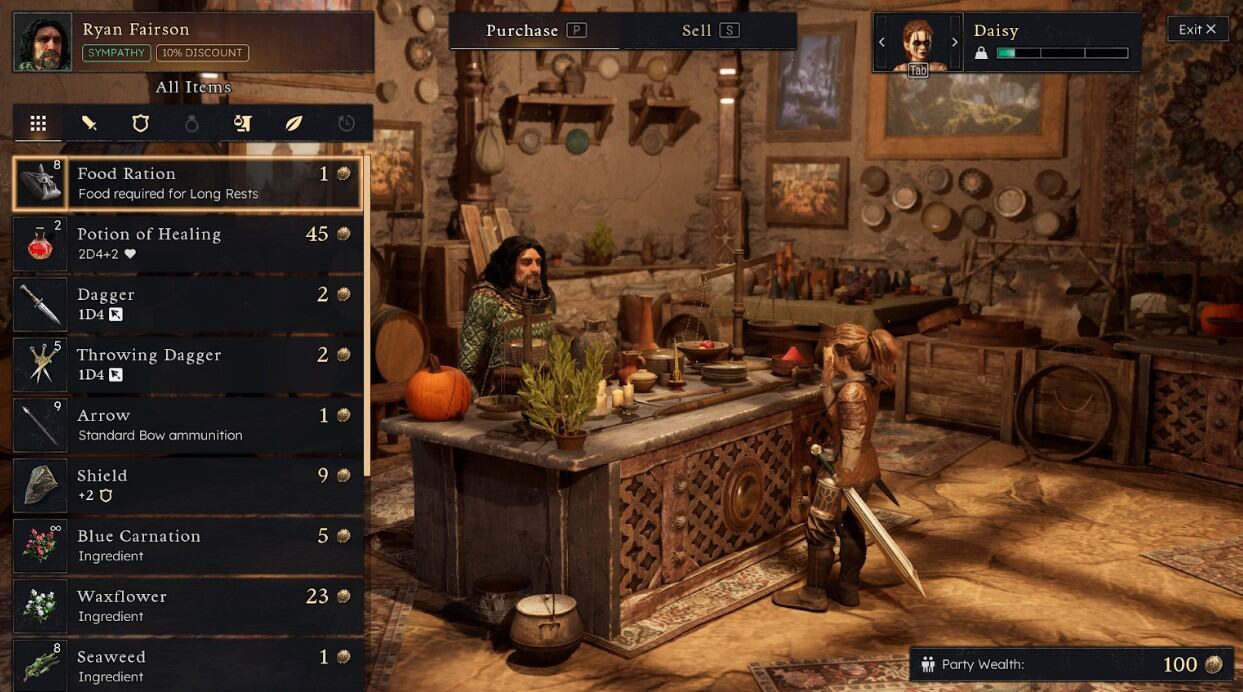The height and width of the screenshot is (692, 1243).
Task: Filter shop by armor shield icon
Action: point(141,123)
